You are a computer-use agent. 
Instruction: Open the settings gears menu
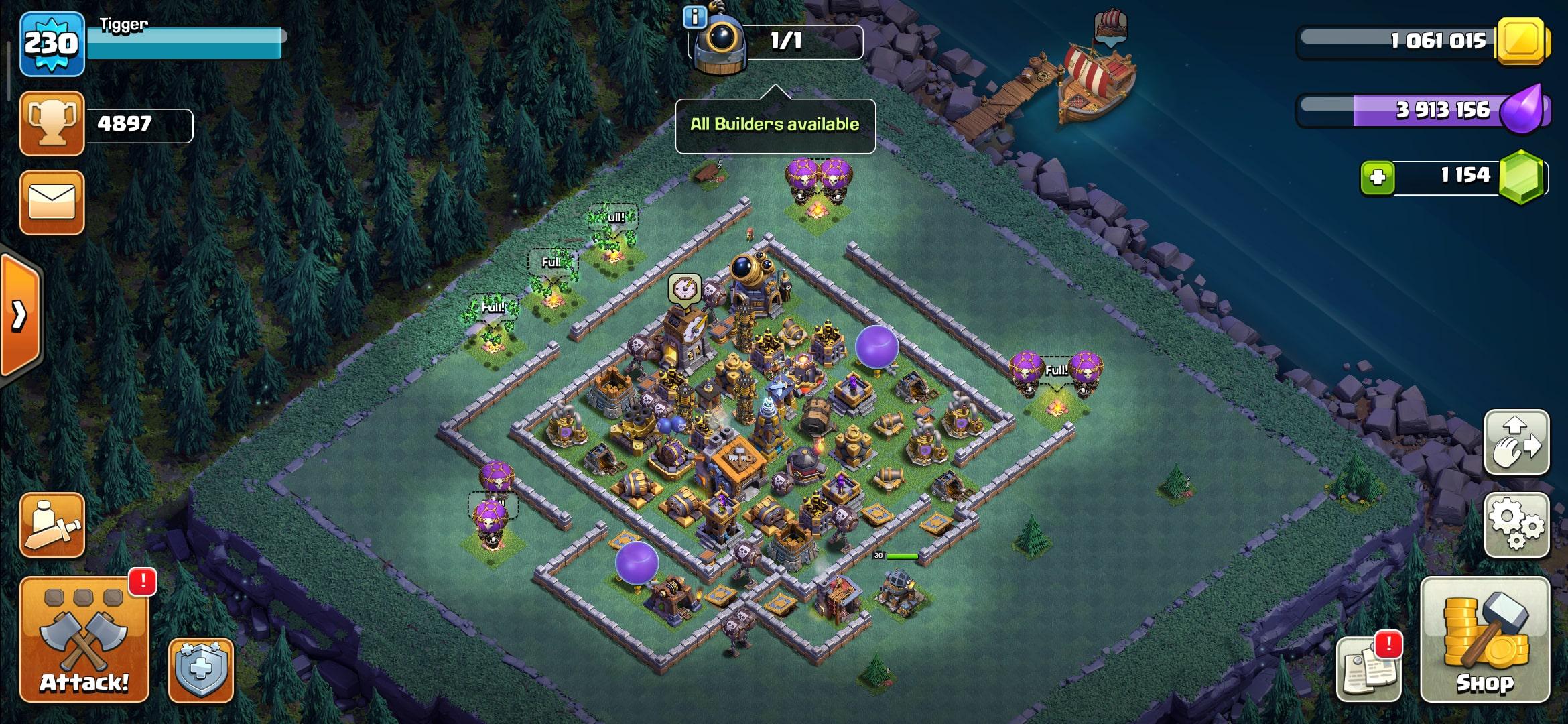tap(1516, 525)
